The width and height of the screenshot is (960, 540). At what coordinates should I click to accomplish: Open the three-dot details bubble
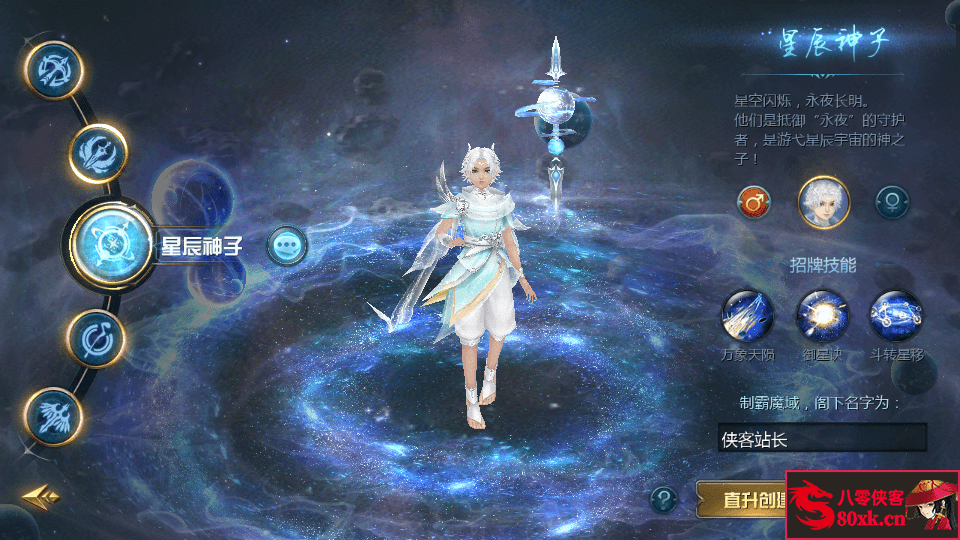pyautogui.click(x=287, y=244)
